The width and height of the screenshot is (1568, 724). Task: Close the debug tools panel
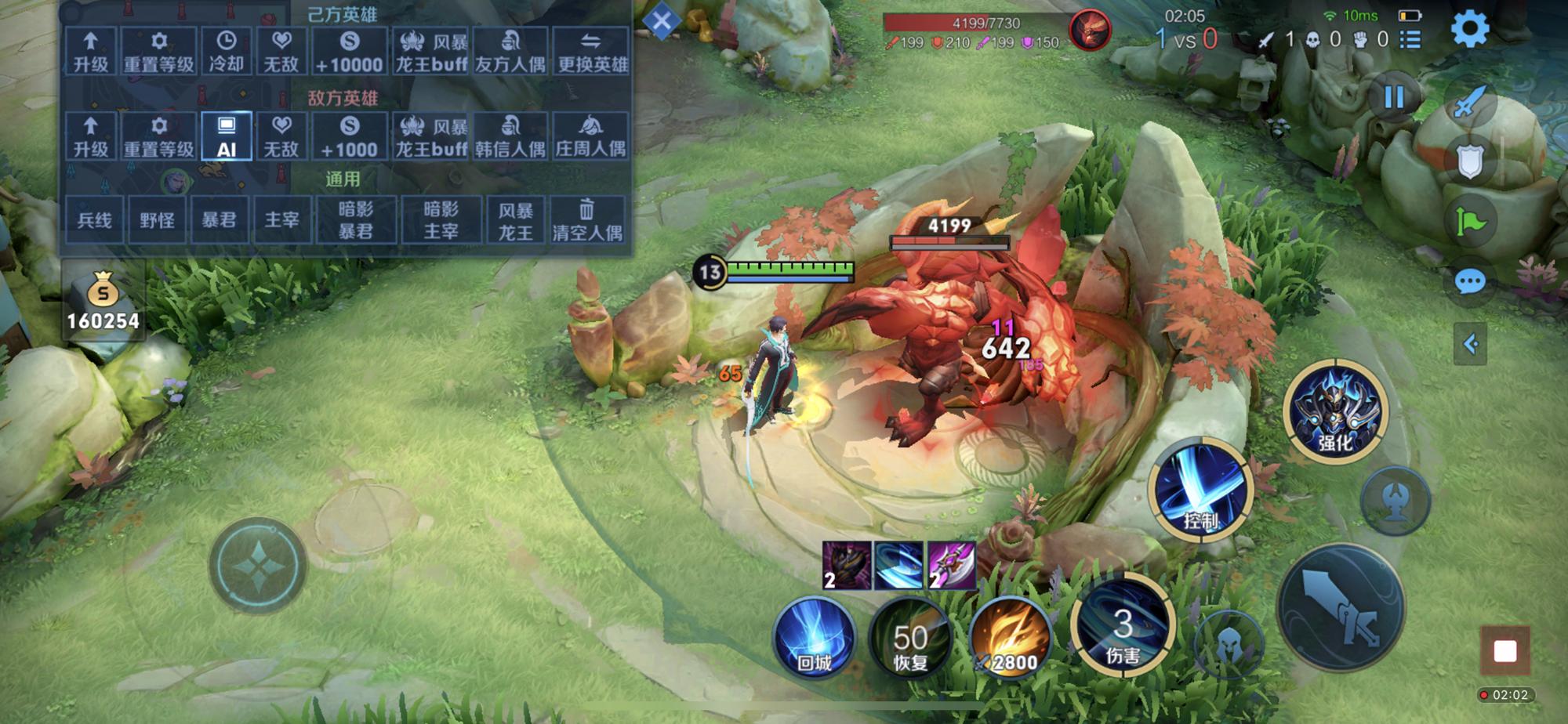pos(662,21)
